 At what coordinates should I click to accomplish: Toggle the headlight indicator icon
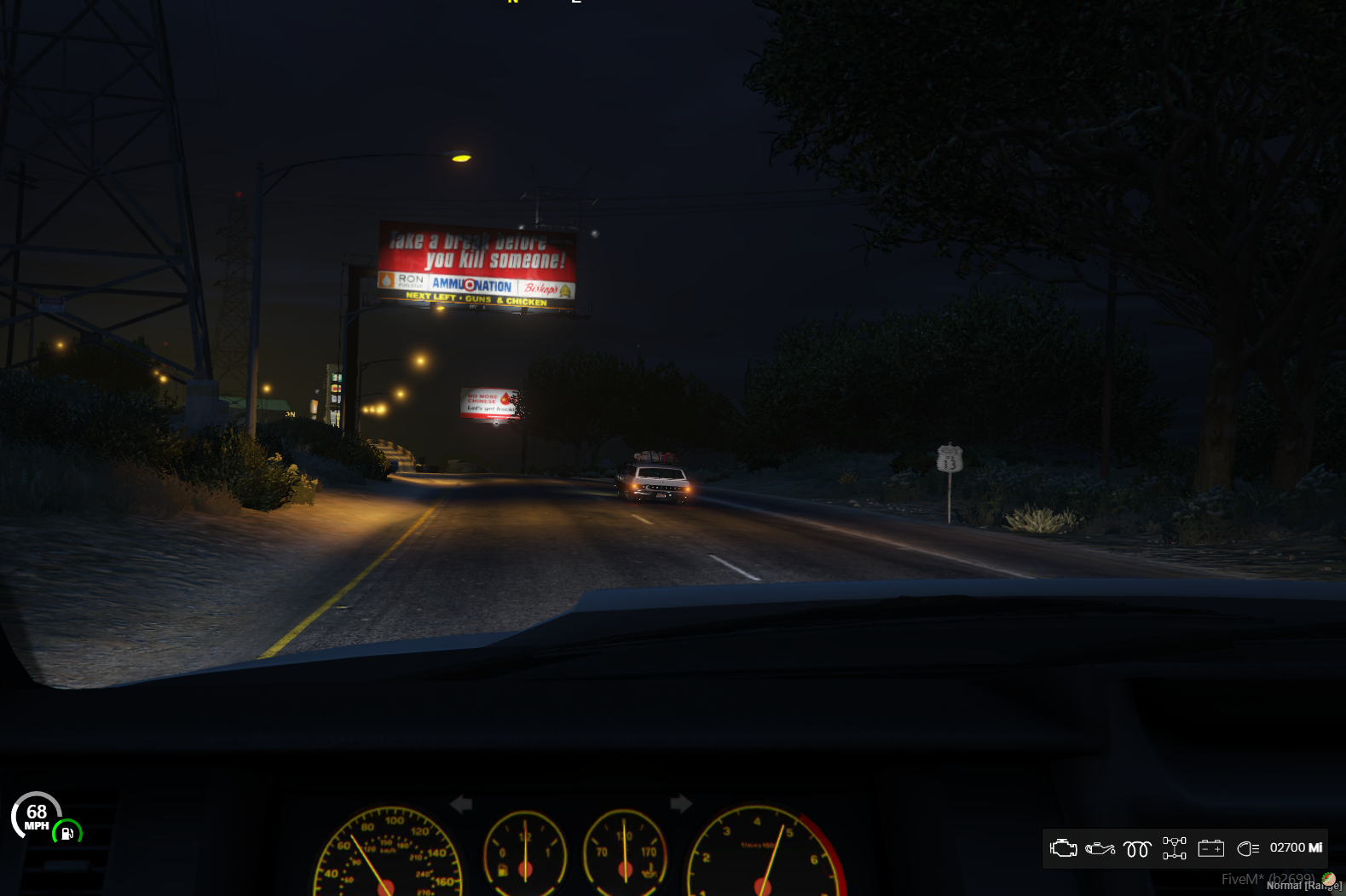[1247, 848]
